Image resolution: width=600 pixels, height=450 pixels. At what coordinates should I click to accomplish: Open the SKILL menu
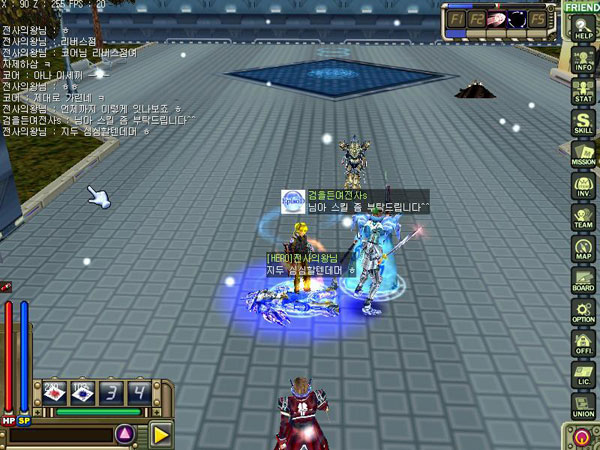581,122
